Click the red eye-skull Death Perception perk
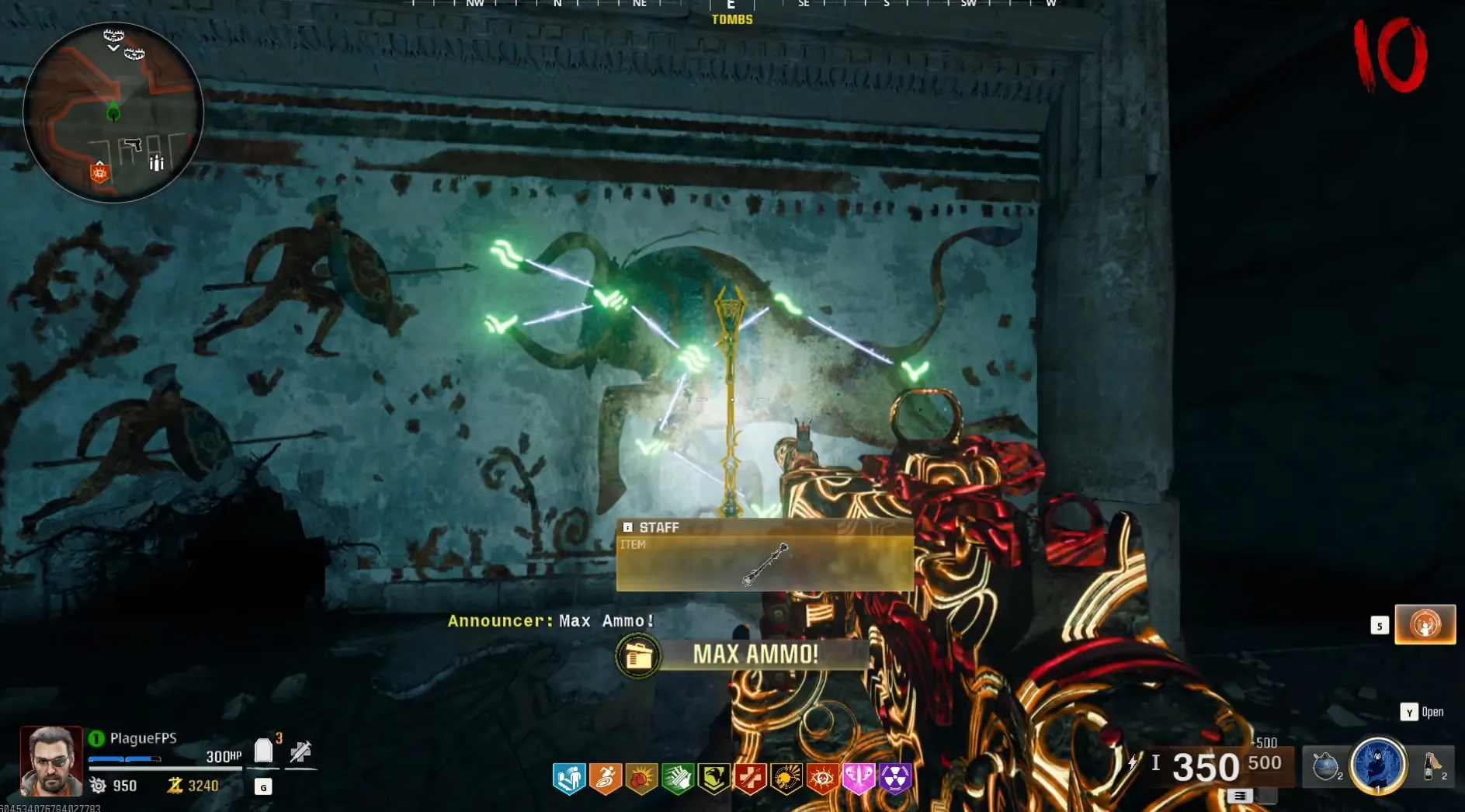1465x812 pixels. pos(822,778)
